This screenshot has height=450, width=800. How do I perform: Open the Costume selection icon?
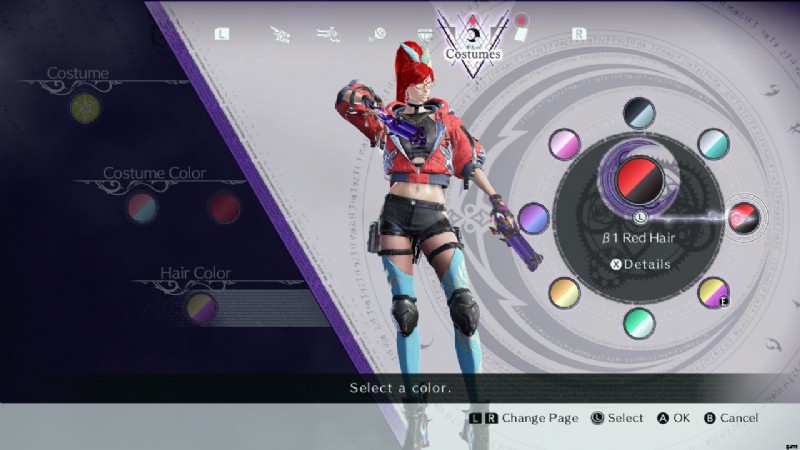pyautogui.click(x=85, y=107)
